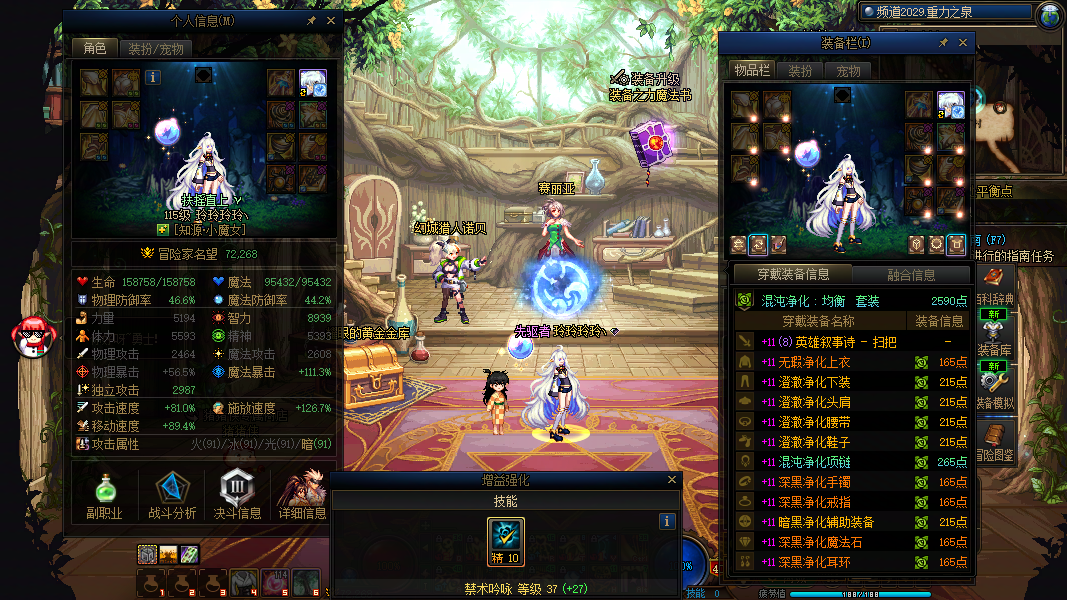Close the 个人信息 character window

coord(331,20)
